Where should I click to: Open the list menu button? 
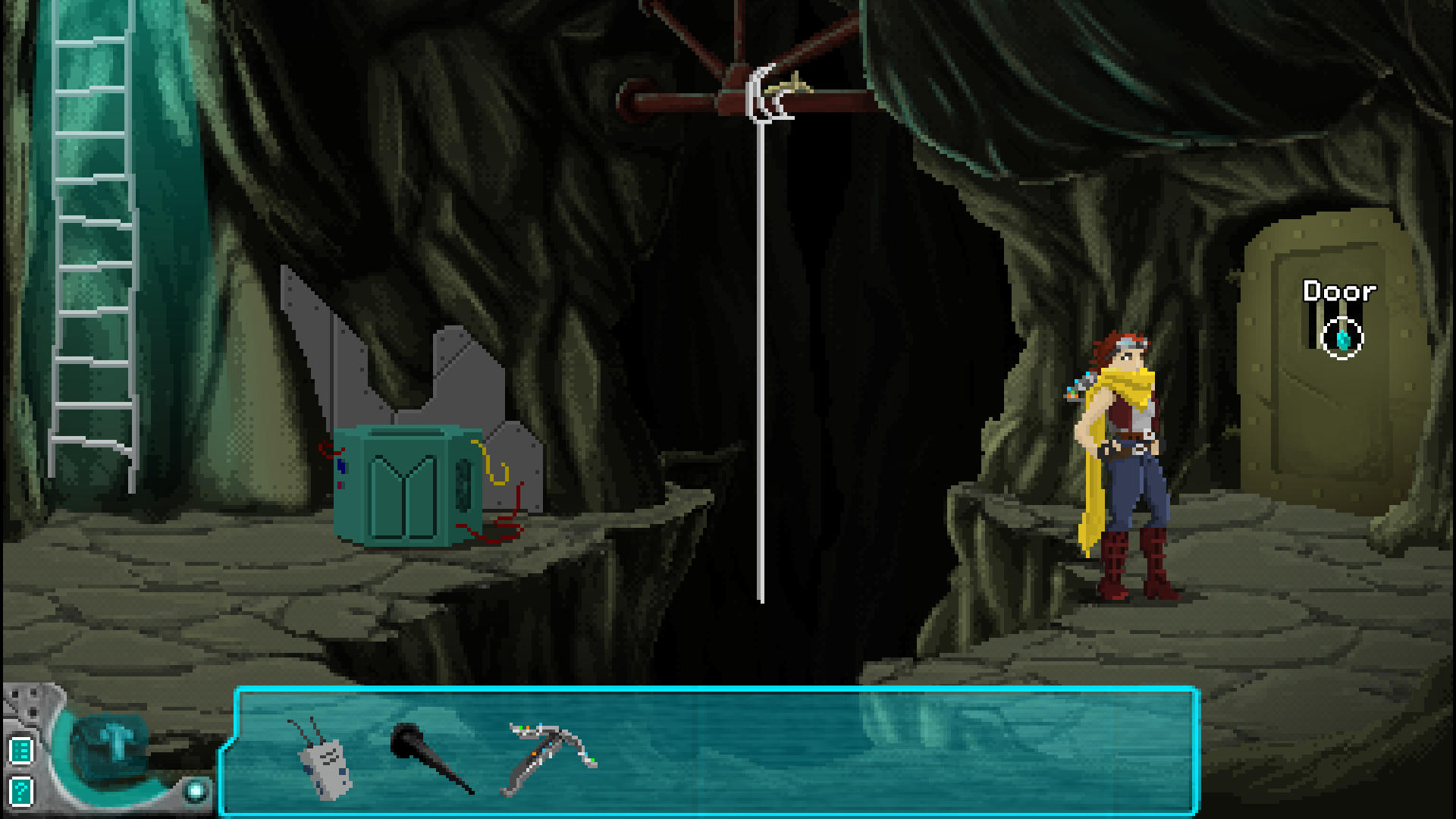(x=21, y=751)
